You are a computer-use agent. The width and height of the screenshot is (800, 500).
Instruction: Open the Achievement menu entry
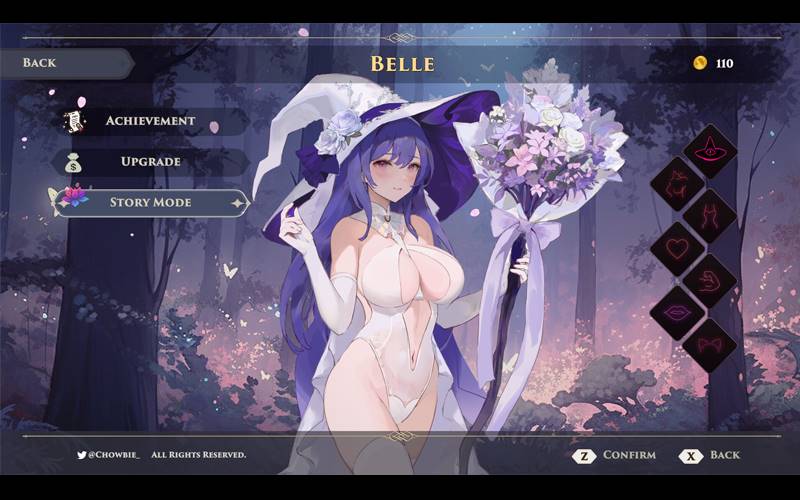pos(150,121)
